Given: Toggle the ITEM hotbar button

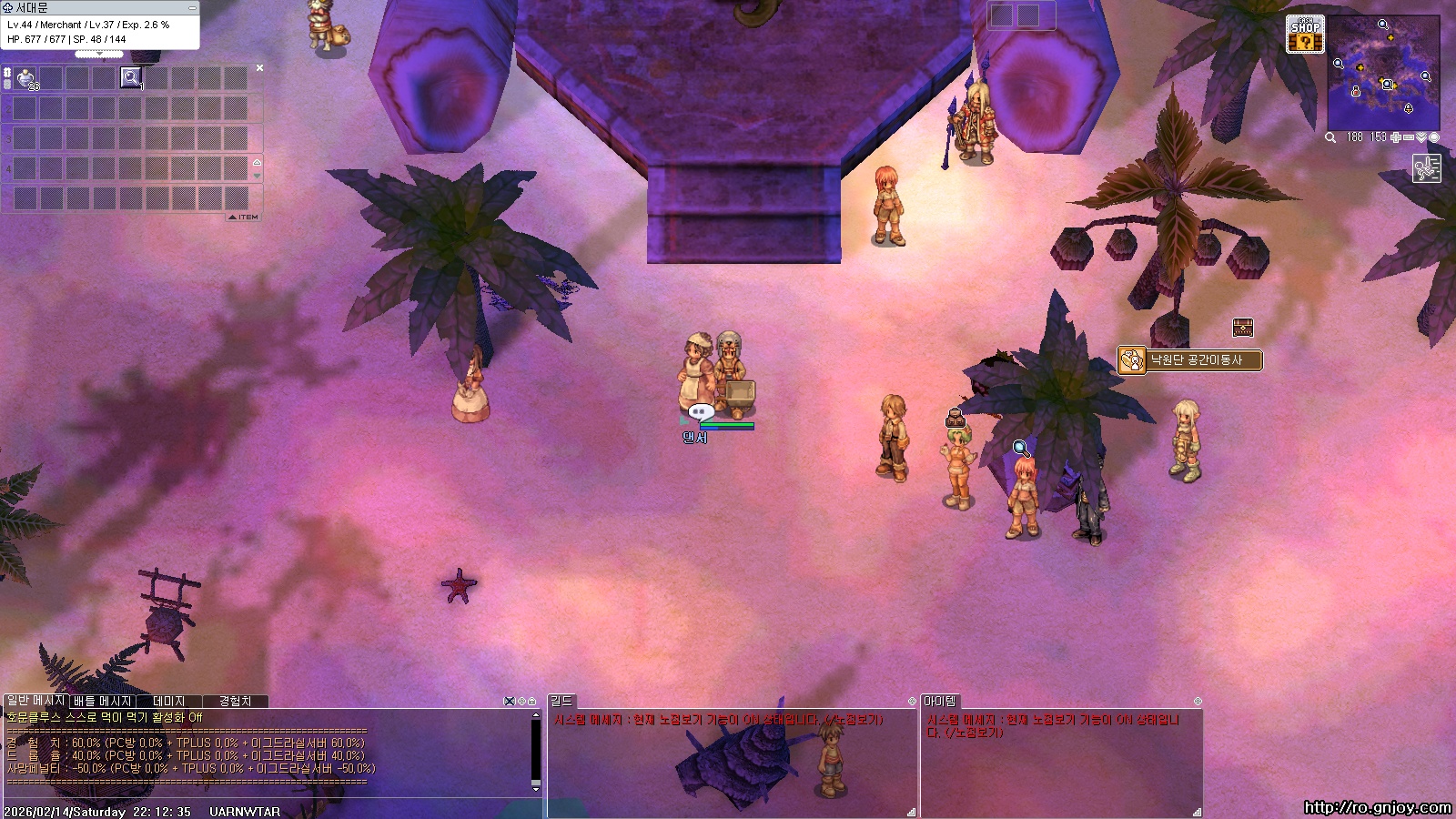Looking at the screenshot, I should (244, 217).
